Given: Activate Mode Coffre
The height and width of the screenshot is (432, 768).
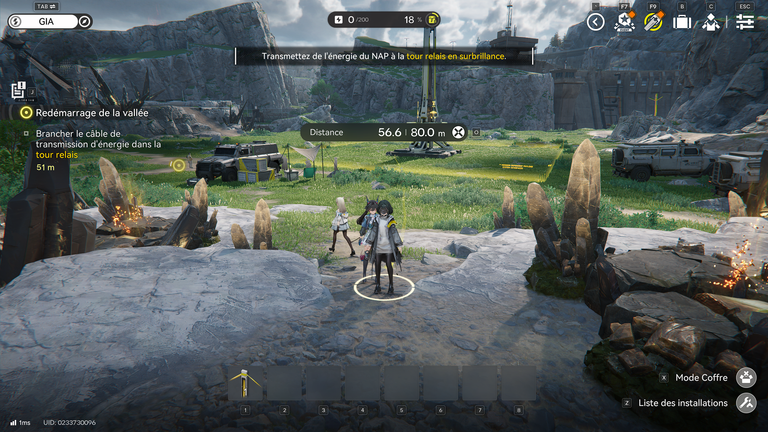Looking at the screenshot, I should coord(745,377).
